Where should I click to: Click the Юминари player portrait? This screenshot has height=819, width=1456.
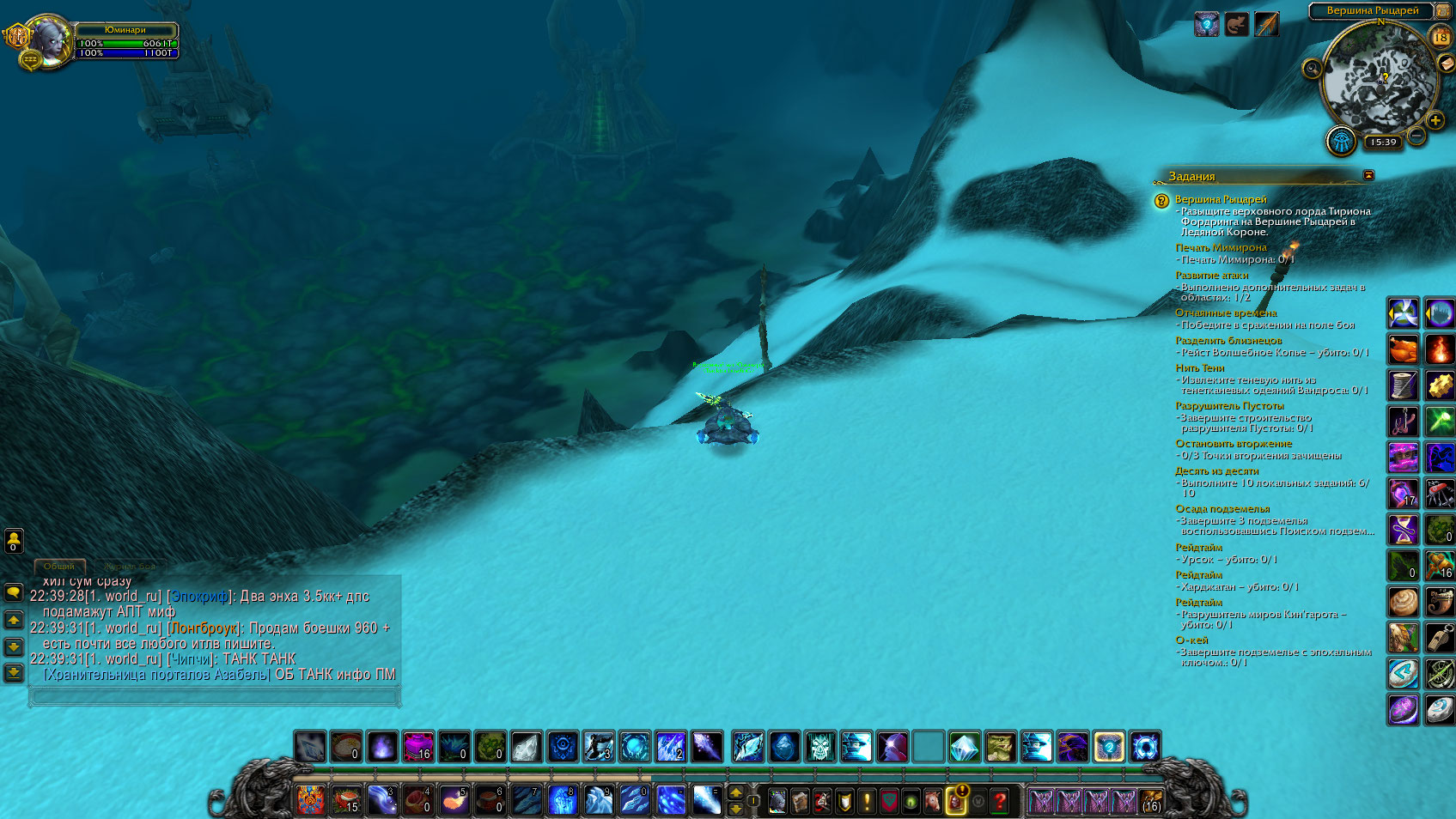(49, 40)
